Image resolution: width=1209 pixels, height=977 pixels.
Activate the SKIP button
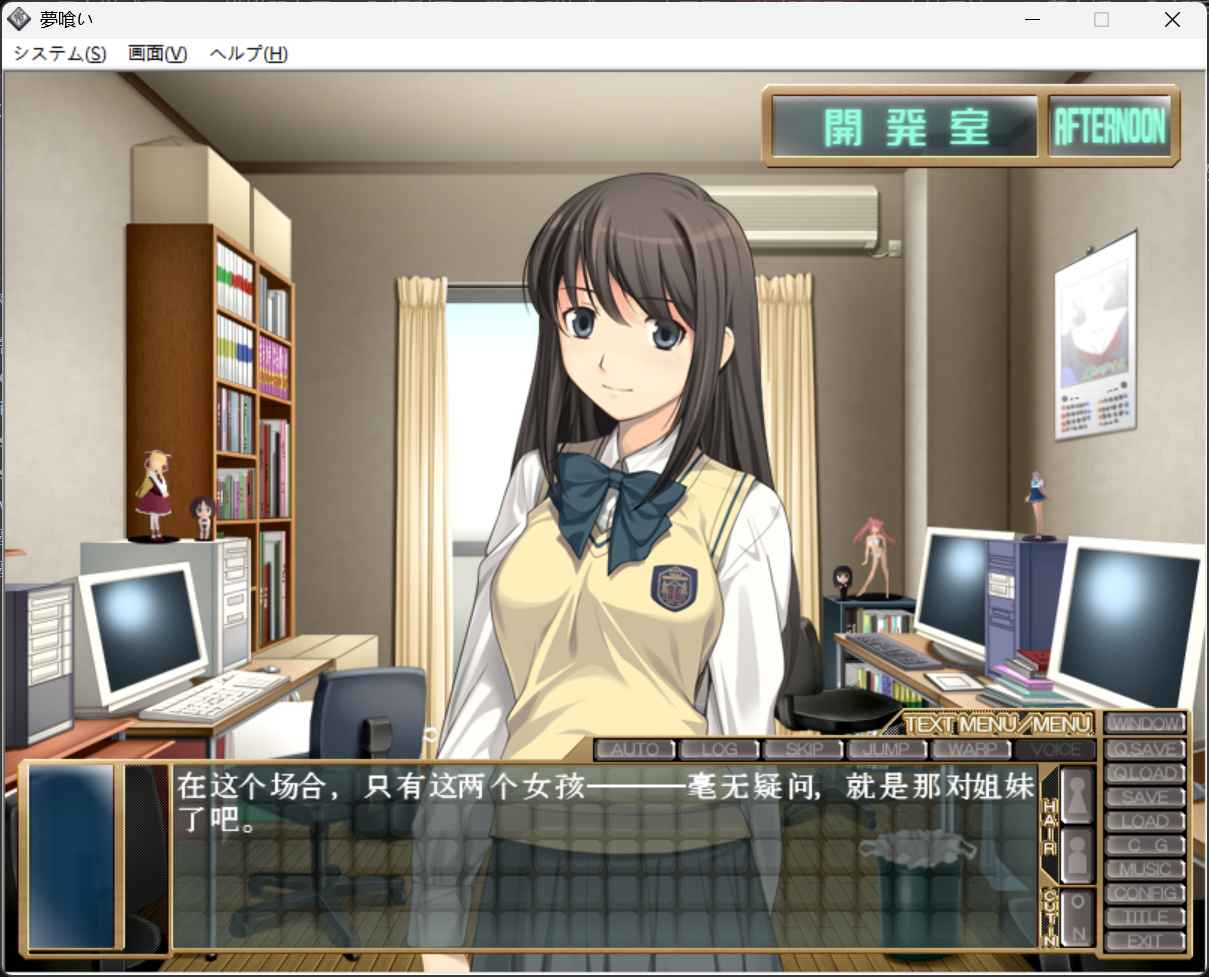[804, 749]
